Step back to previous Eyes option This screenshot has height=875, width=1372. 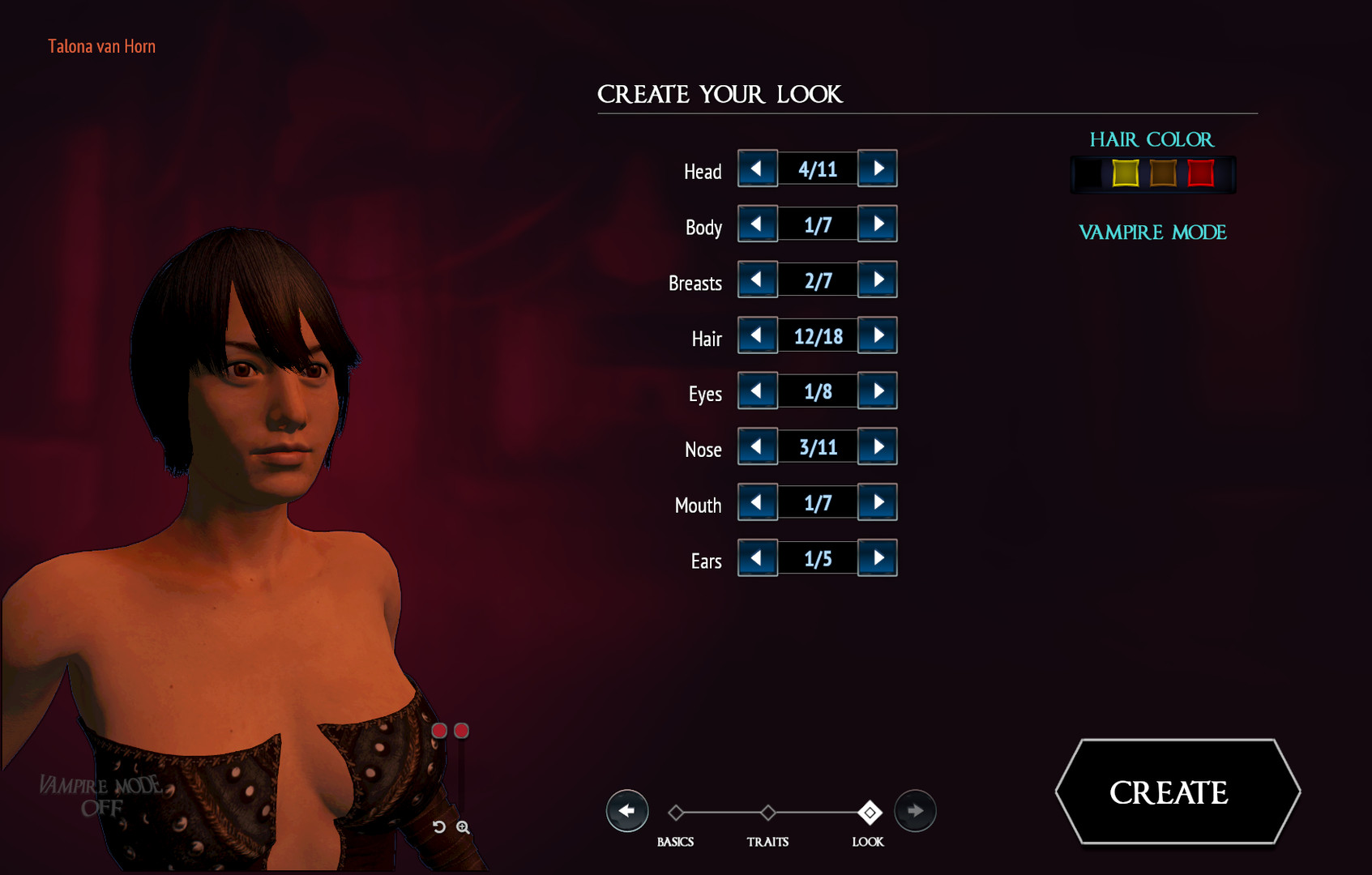coord(756,391)
